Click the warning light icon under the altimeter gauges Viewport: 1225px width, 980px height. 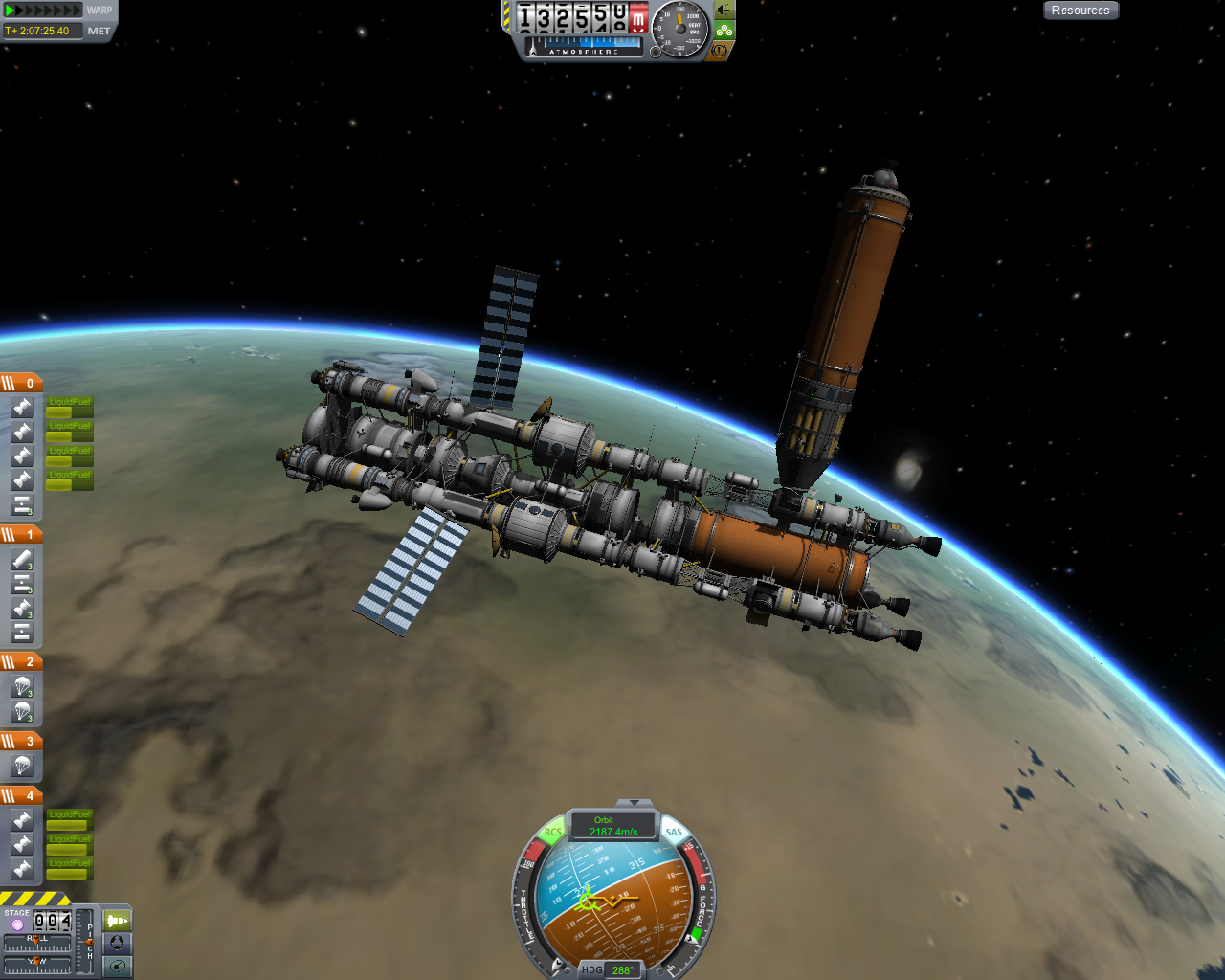point(720,51)
